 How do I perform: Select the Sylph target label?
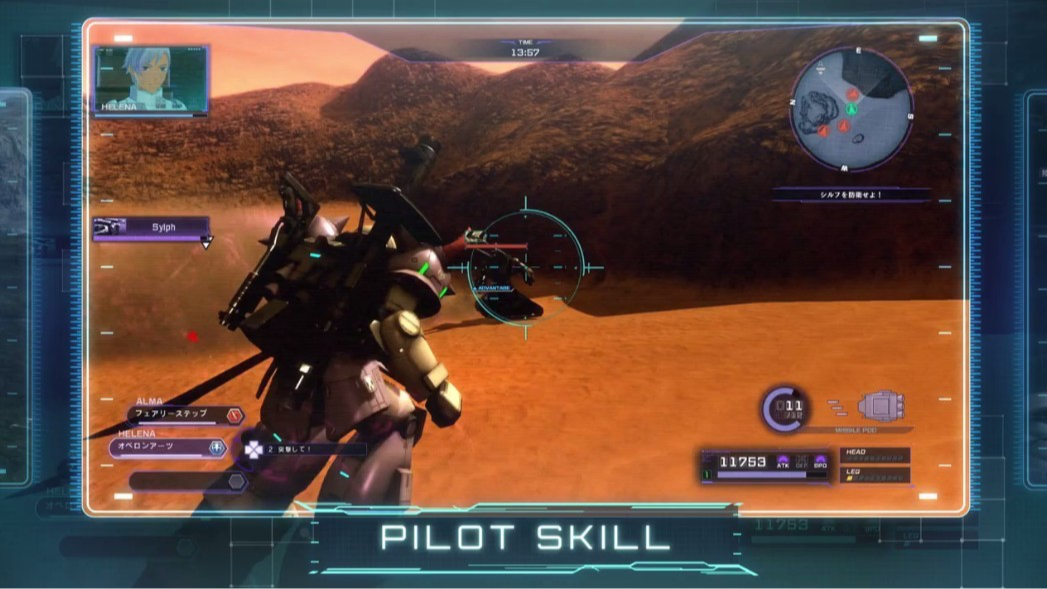click(x=153, y=228)
